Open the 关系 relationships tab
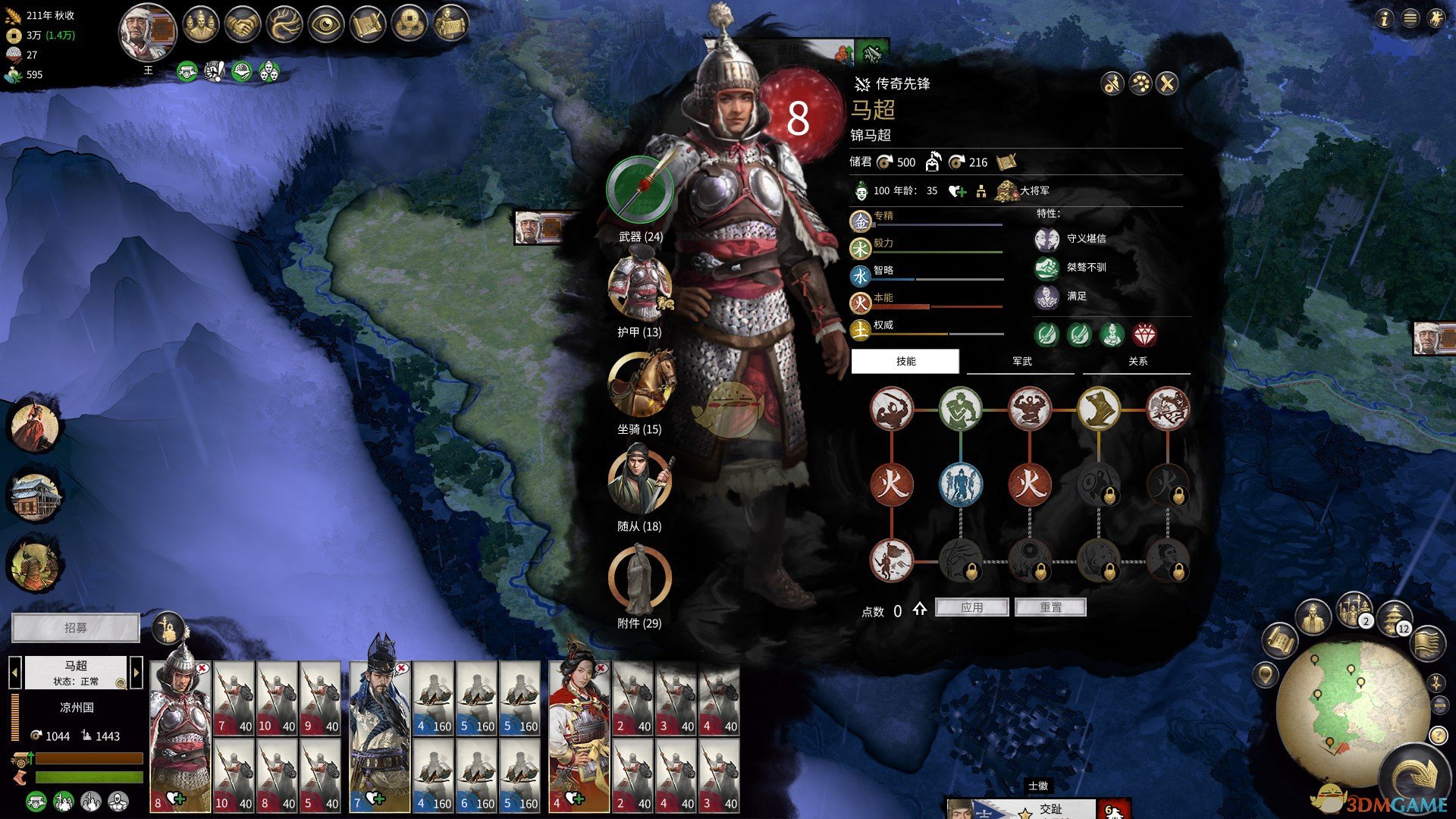 coord(1137,362)
